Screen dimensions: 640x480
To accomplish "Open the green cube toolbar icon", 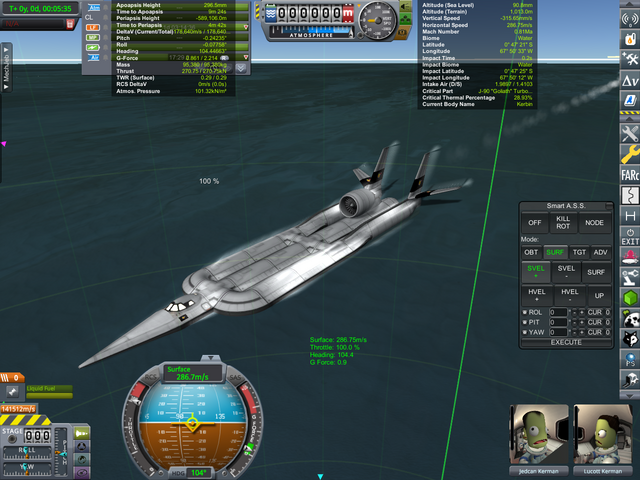I will tap(630, 297).
